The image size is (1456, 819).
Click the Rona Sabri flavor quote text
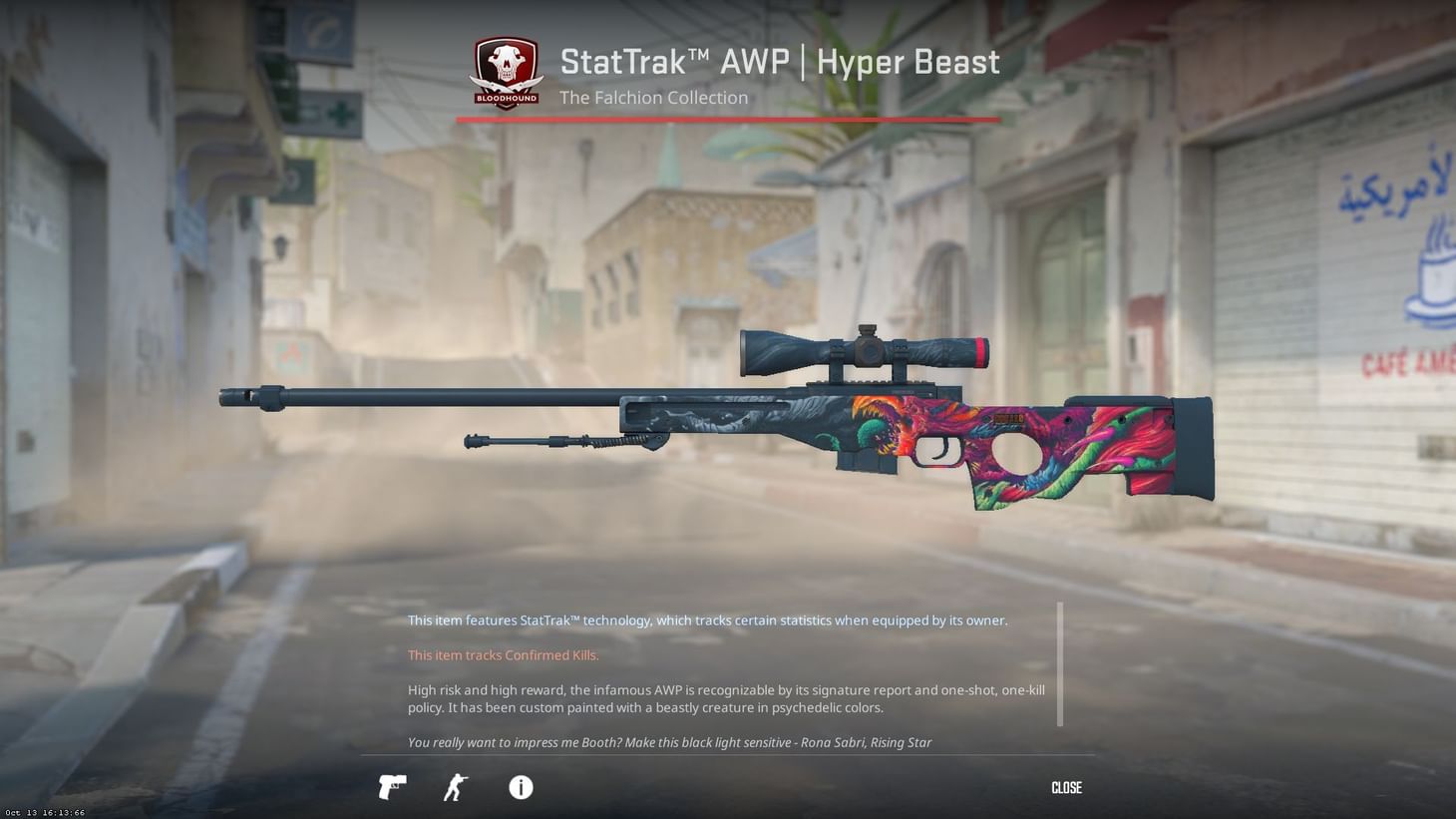(x=668, y=742)
